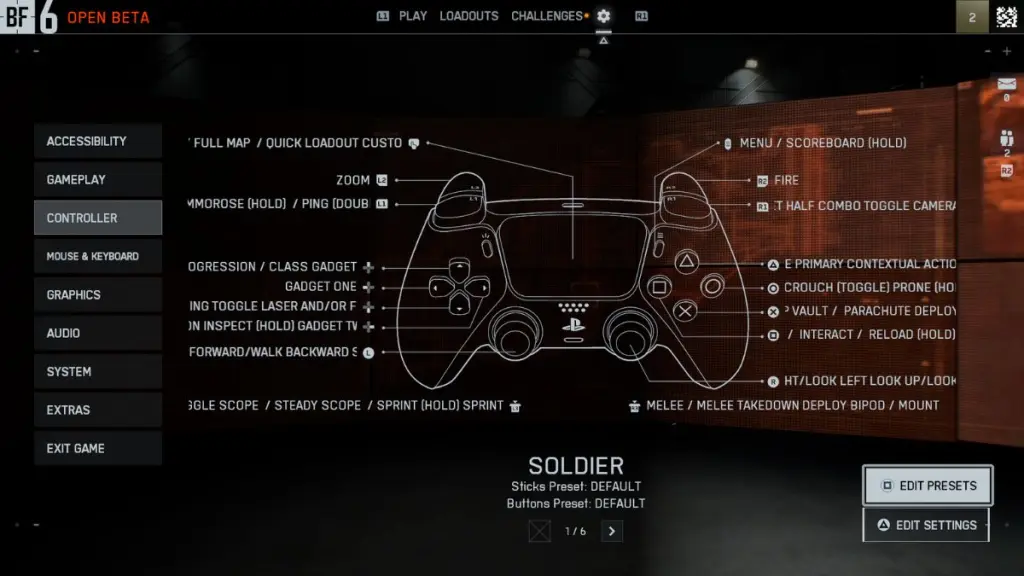The height and width of the screenshot is (576, 1024).
Task: Open the squad party members icon
Action: coord(1006,139)
